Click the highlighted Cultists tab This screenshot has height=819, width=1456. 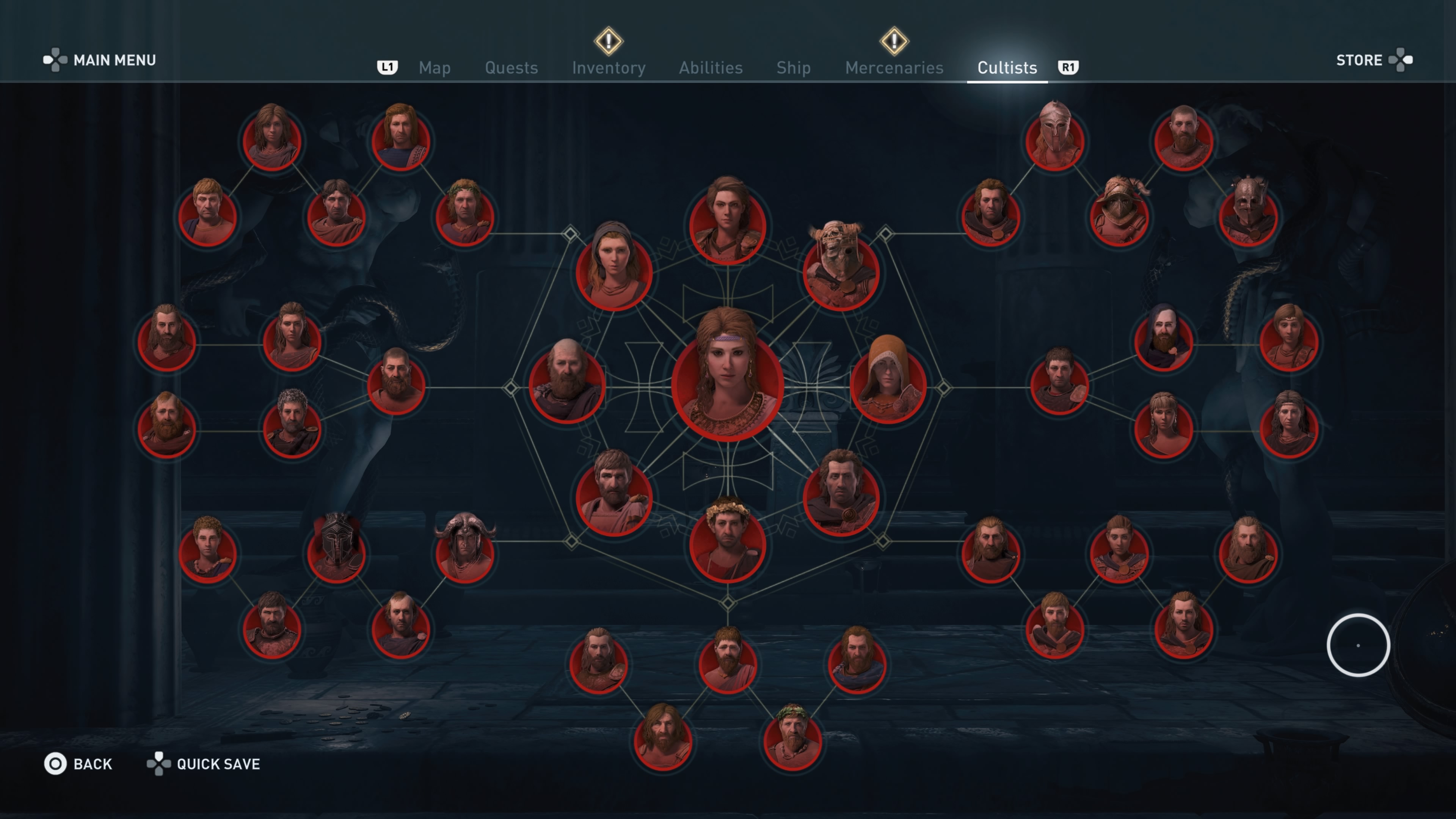[1007, 68]
